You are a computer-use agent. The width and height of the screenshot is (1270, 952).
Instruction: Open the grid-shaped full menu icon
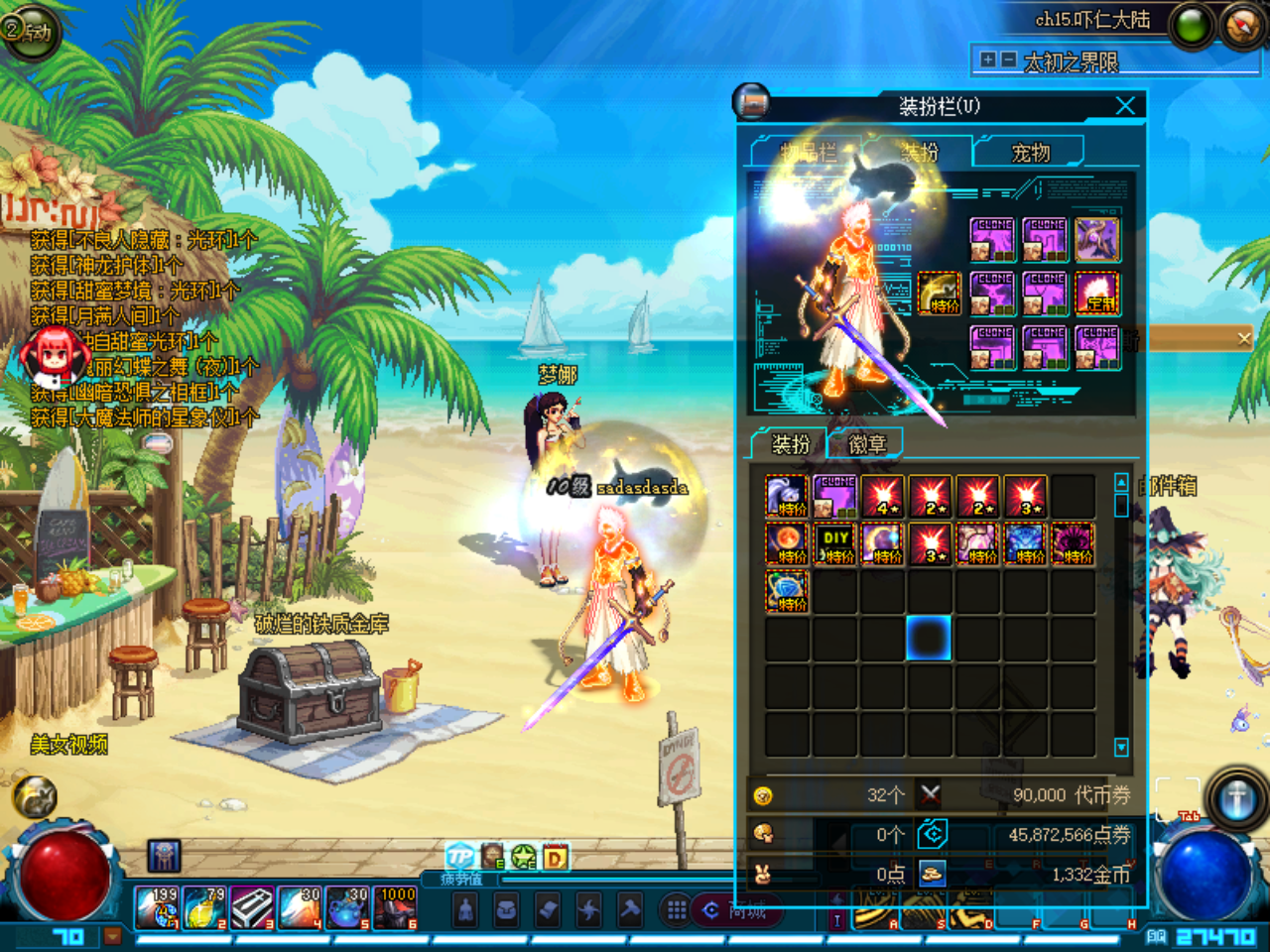pyautogui.click(x=676, y=909)
